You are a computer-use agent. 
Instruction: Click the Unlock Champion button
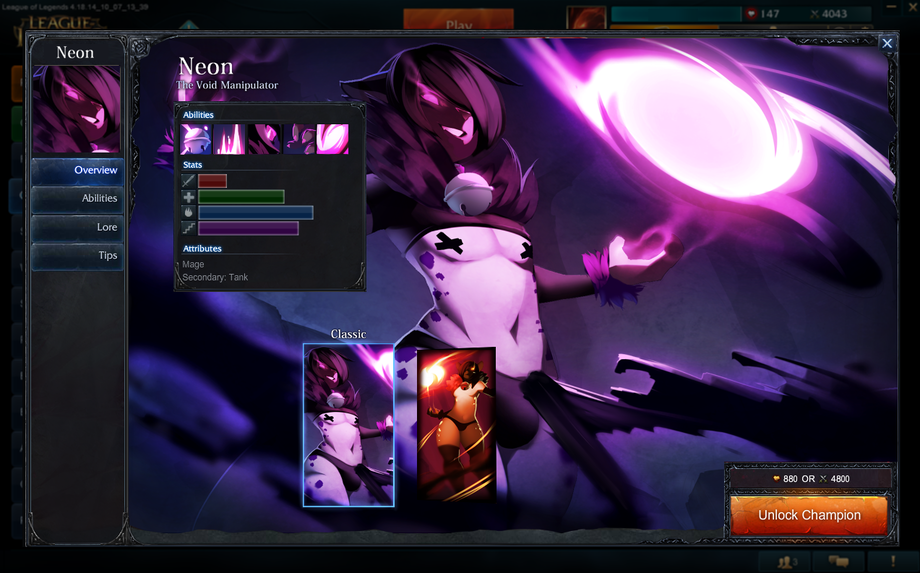pos(809,516)
